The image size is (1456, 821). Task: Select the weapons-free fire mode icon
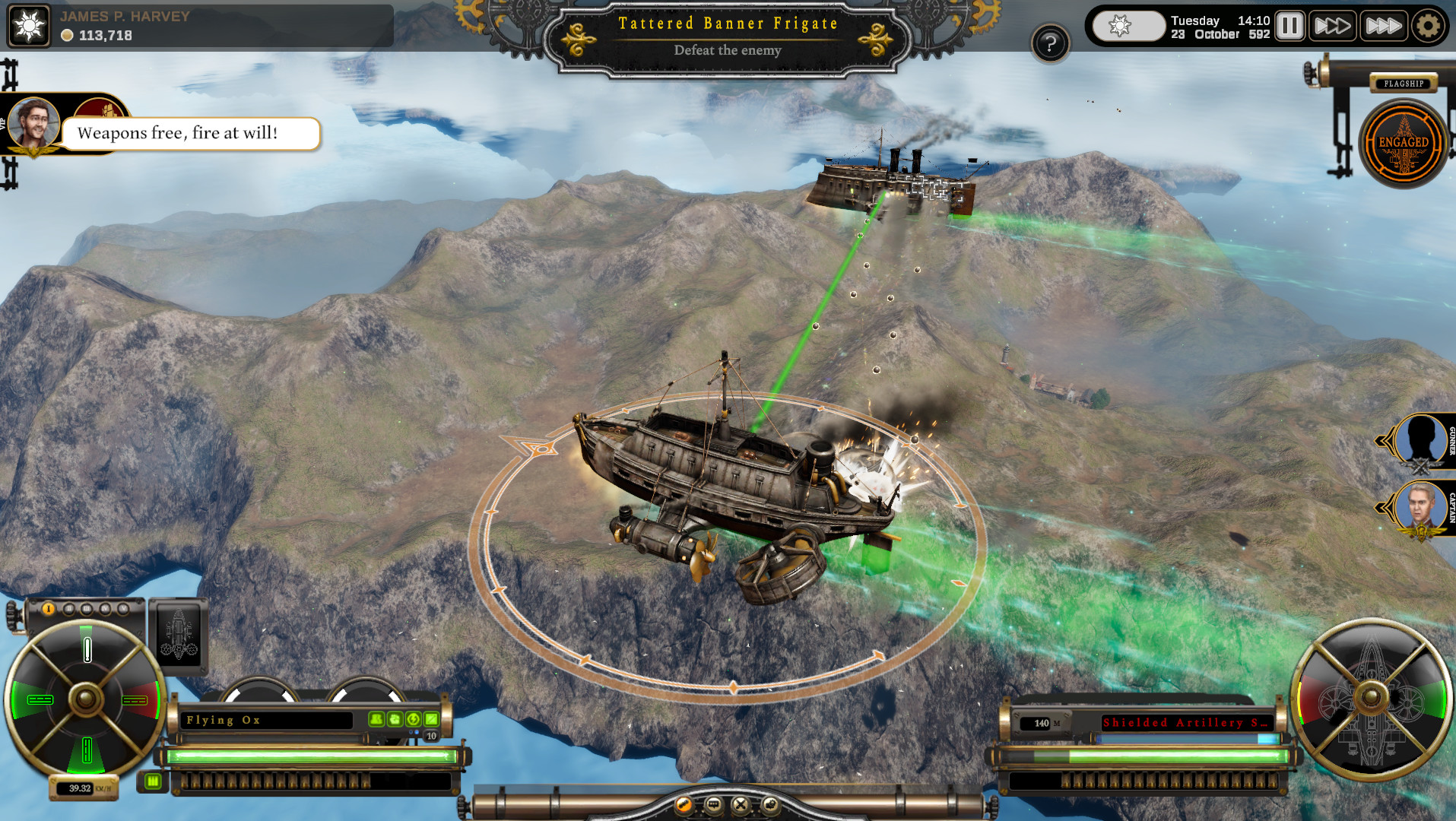[x=684, y=805]
